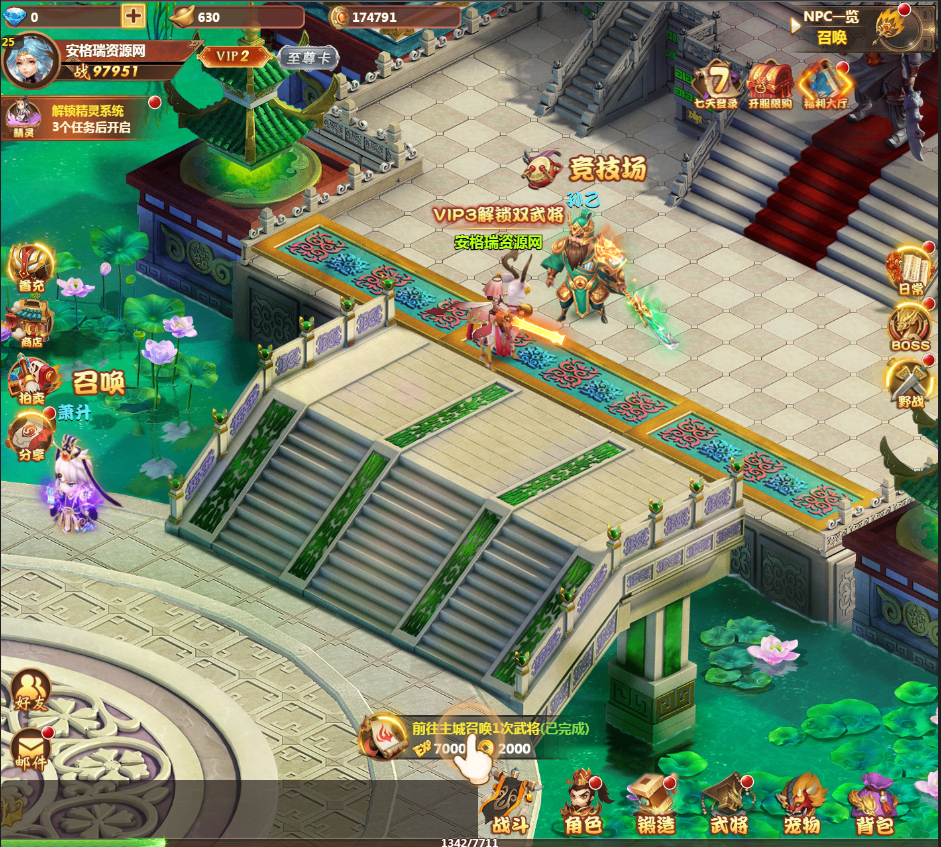This screenshot has height=847, width=941.
Task: Click the 至尊卡 button
Action: [x=308, y=57]
